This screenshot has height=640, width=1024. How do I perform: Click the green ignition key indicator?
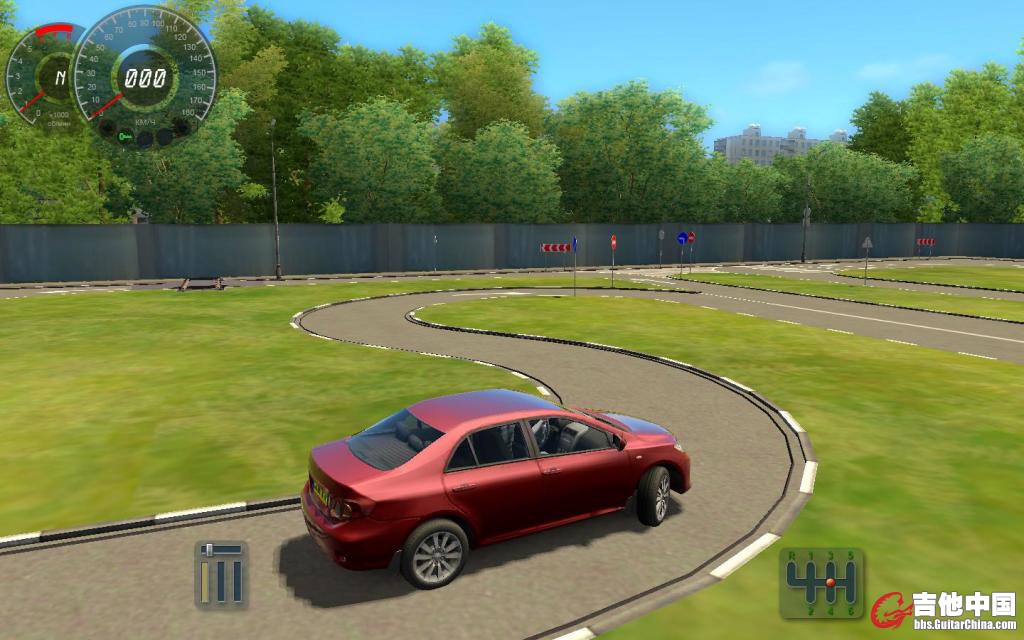click(125, 136)
